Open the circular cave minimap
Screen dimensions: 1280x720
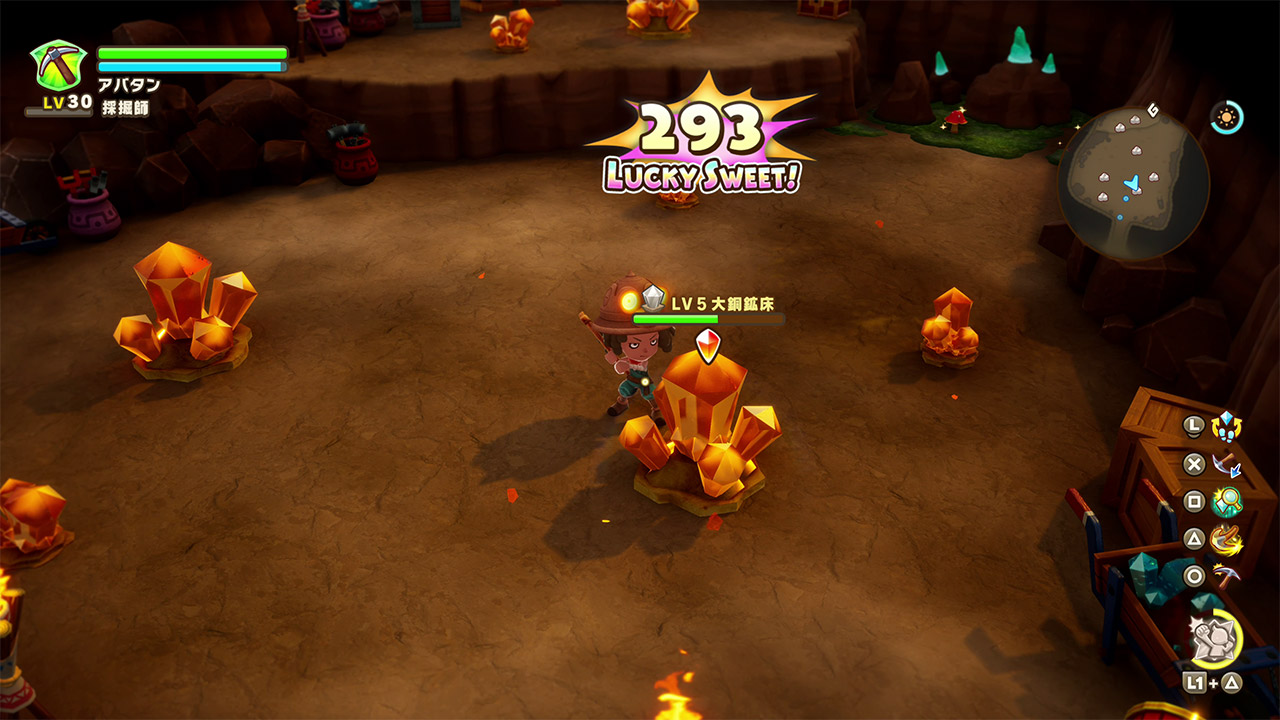pyautogui.click(x=1133, y=184)
